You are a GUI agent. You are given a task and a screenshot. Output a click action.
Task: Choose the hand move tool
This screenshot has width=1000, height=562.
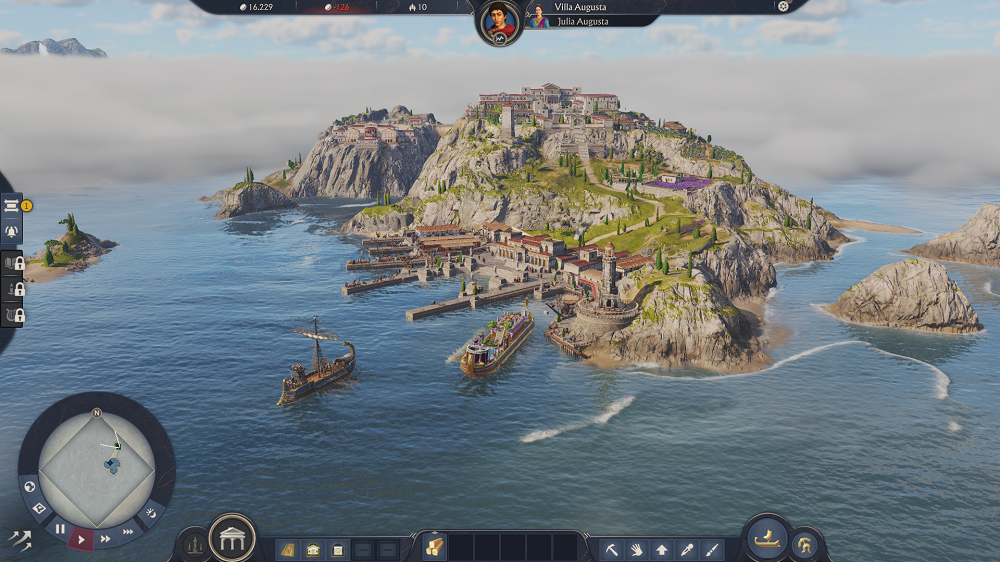click(636, 549)
